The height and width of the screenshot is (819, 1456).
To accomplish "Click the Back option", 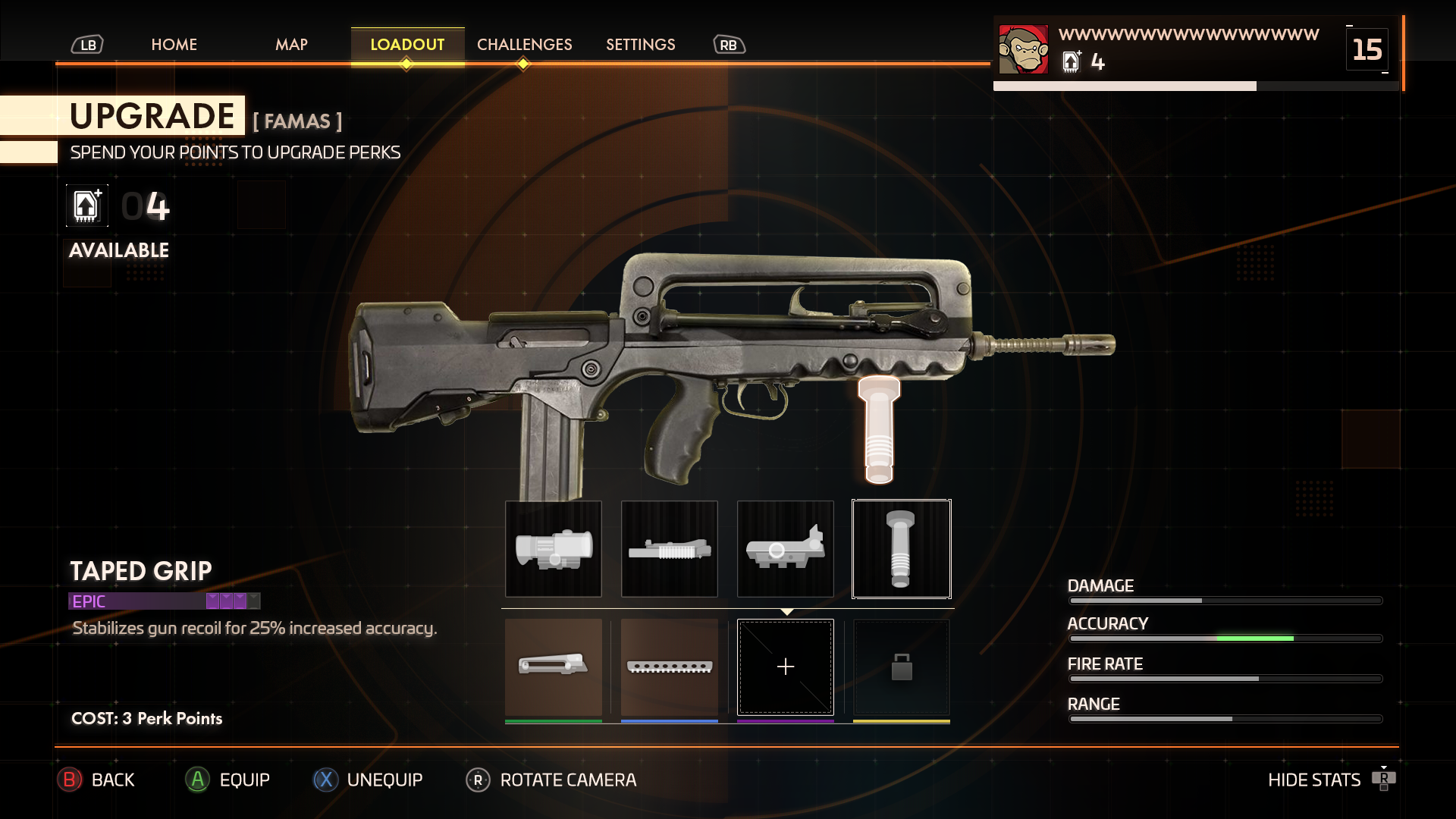I will (x=98, y=780).
